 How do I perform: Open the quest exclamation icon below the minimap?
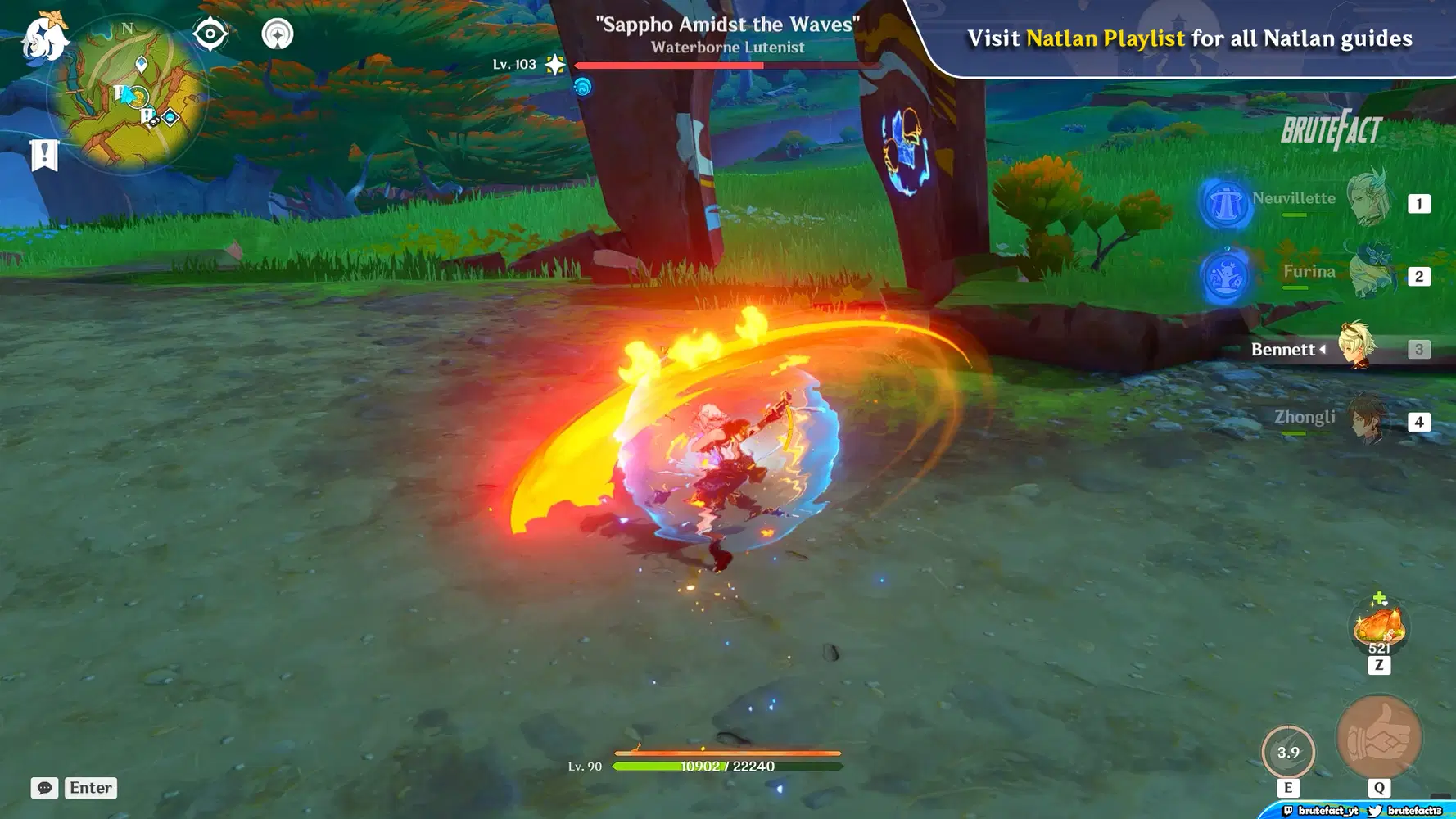44,152
